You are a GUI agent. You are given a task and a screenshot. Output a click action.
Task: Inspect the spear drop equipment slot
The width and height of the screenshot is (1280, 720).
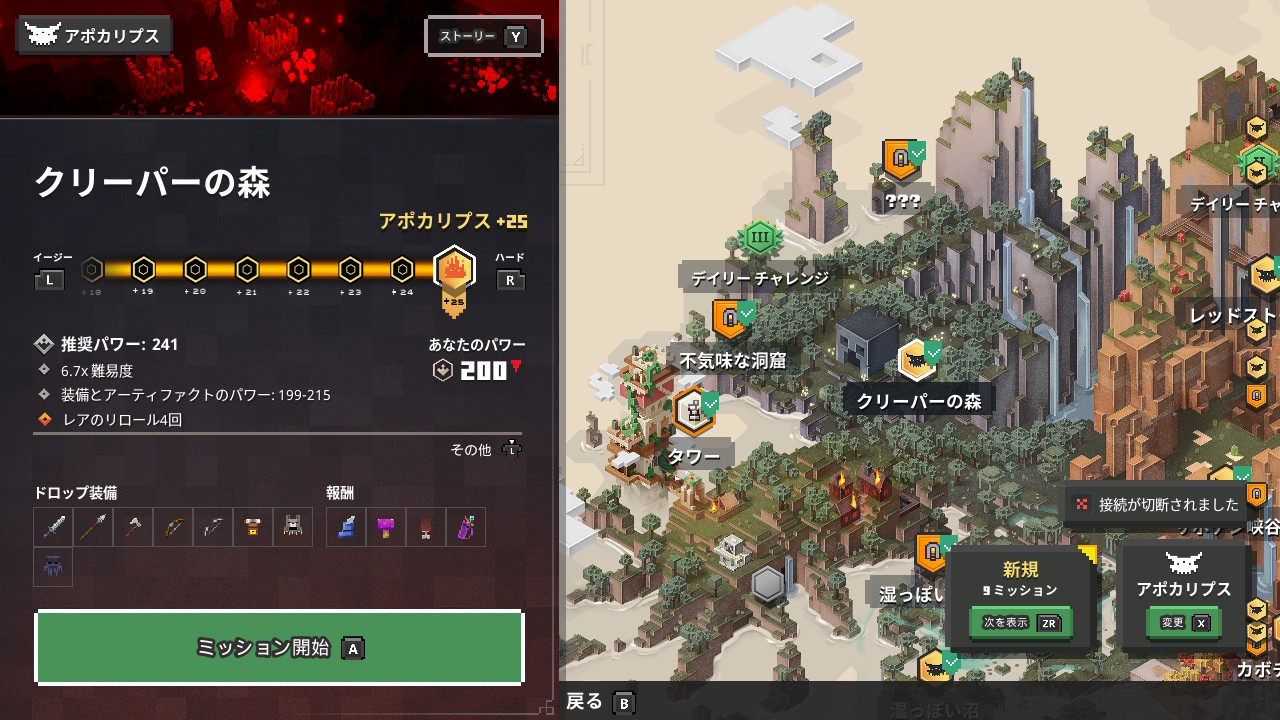coord(93,527)
